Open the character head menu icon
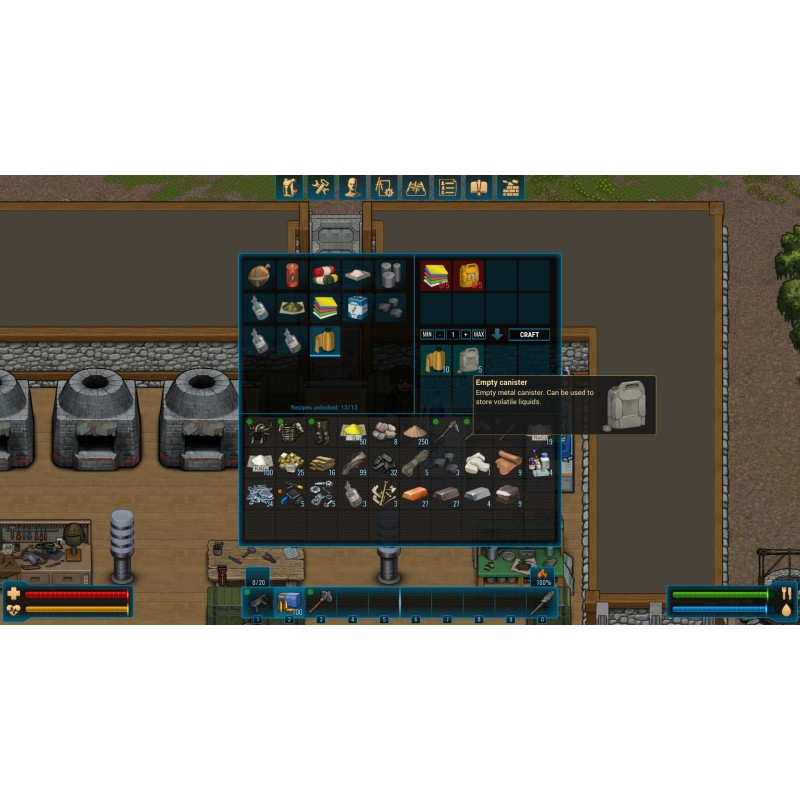The image size is (800, 800). coord(352,187)
